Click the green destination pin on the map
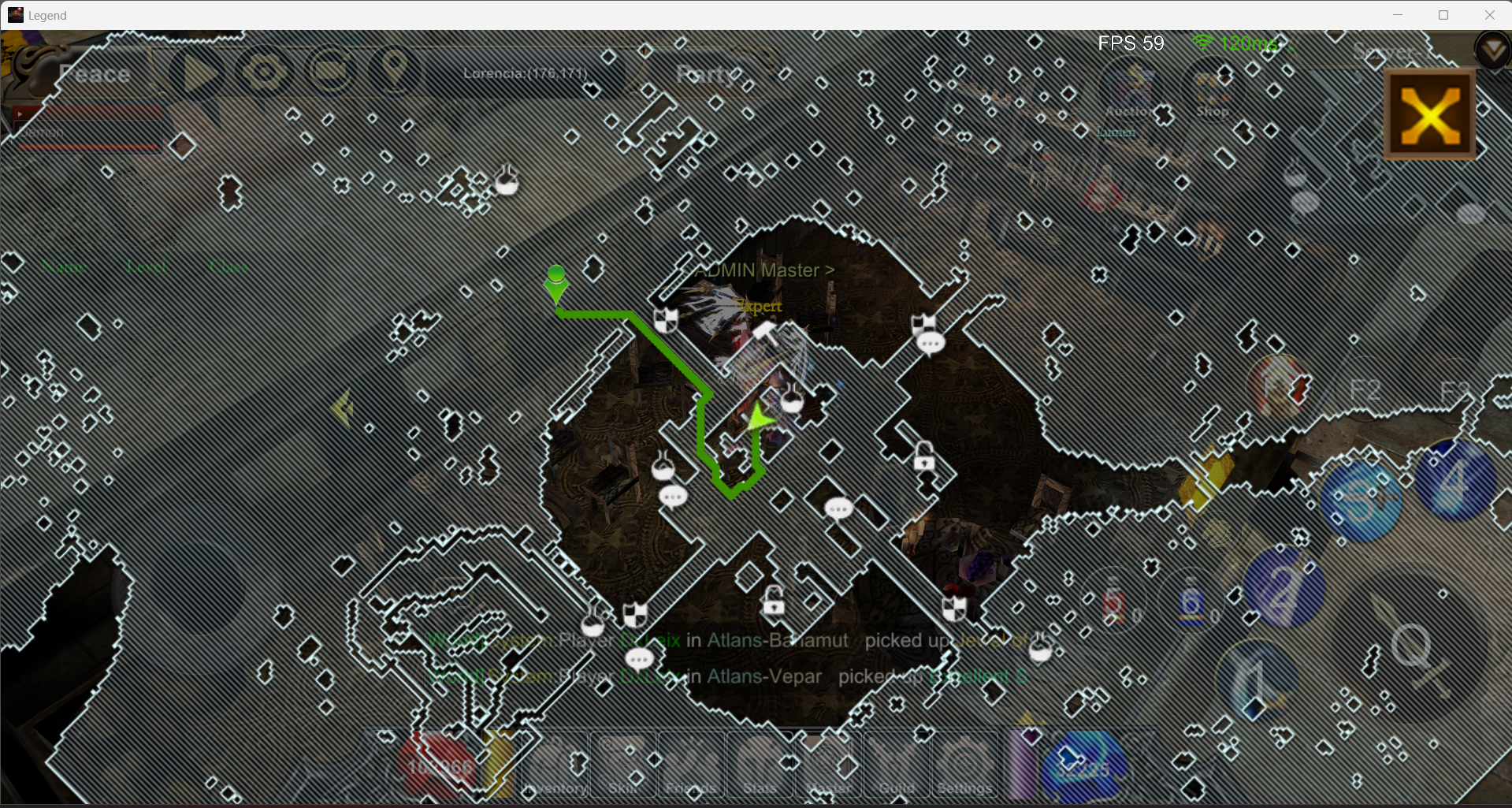Screen dimensions: 1512x808 click(x=556, y=282)
